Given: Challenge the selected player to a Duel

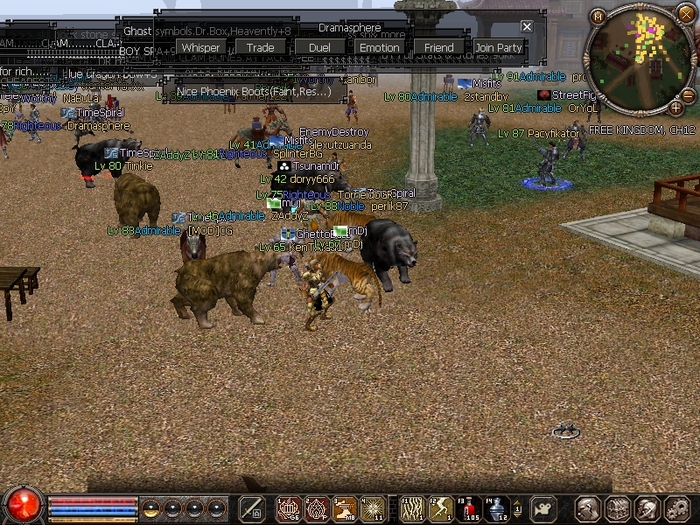Looking at the screenshot, I should [x=319, y=47].
